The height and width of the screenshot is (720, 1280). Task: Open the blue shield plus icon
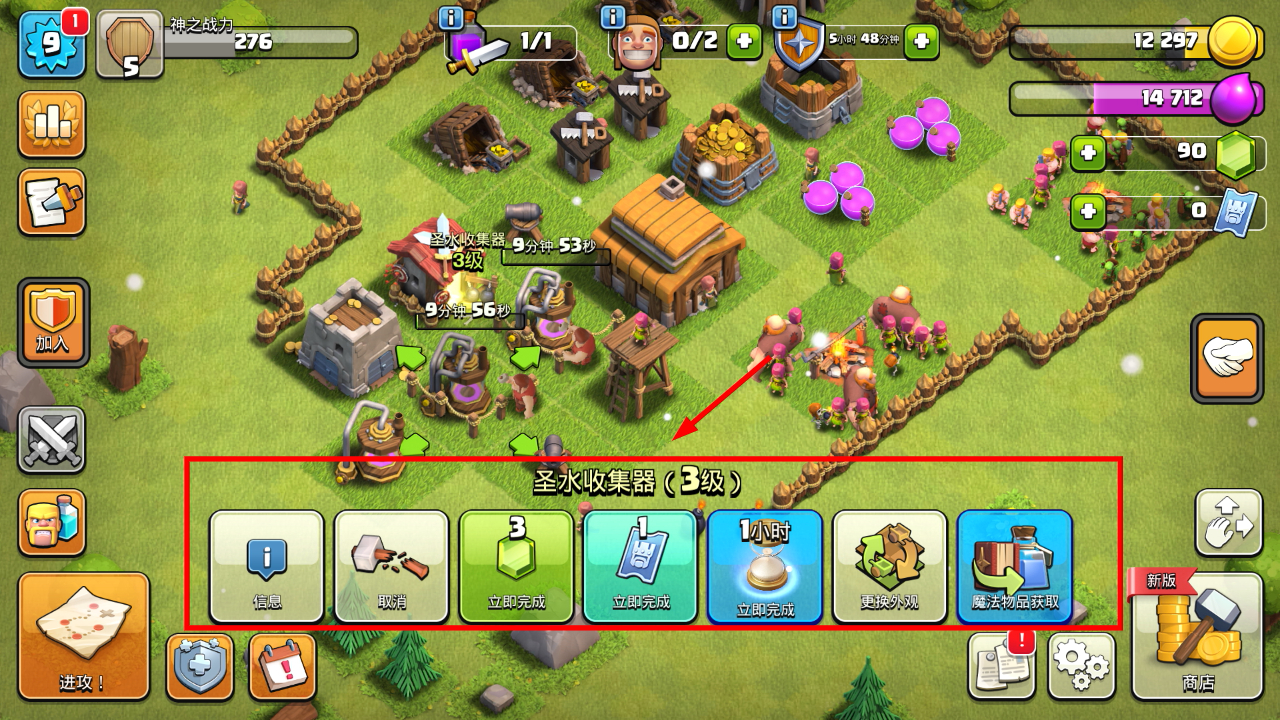point(200,665)
